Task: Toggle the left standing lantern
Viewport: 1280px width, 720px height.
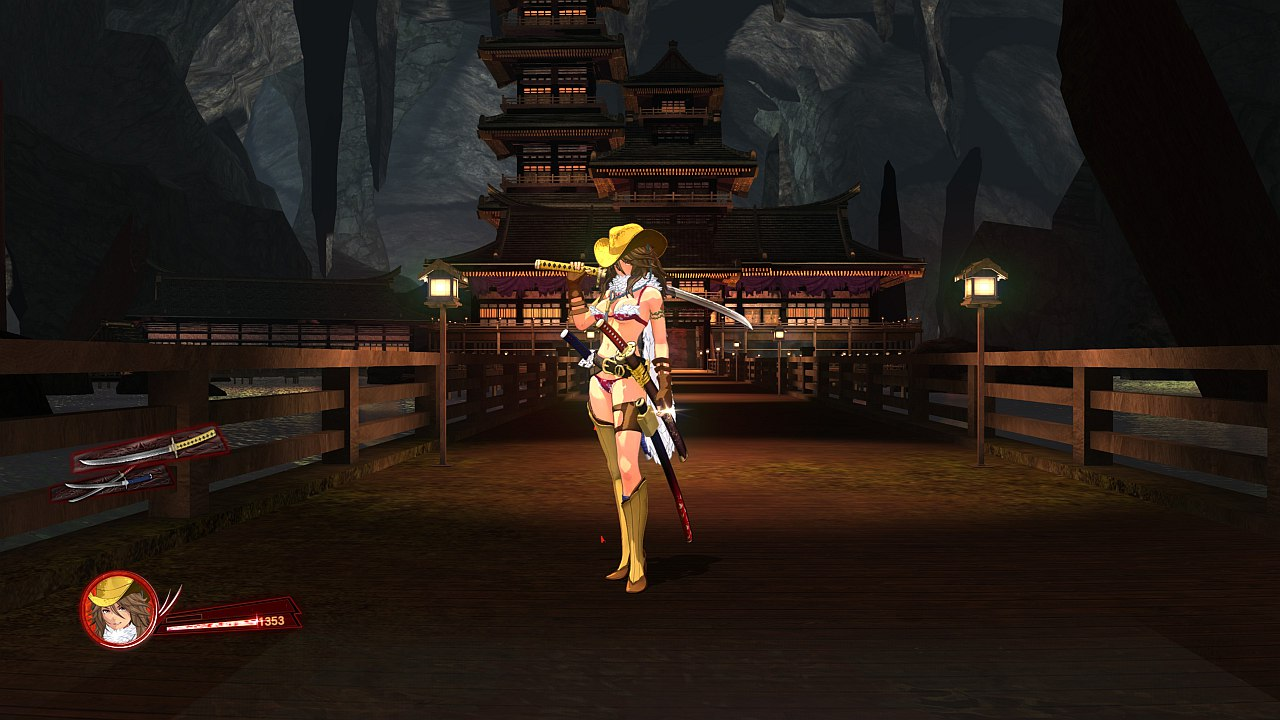Action: (x=443, y=290)
